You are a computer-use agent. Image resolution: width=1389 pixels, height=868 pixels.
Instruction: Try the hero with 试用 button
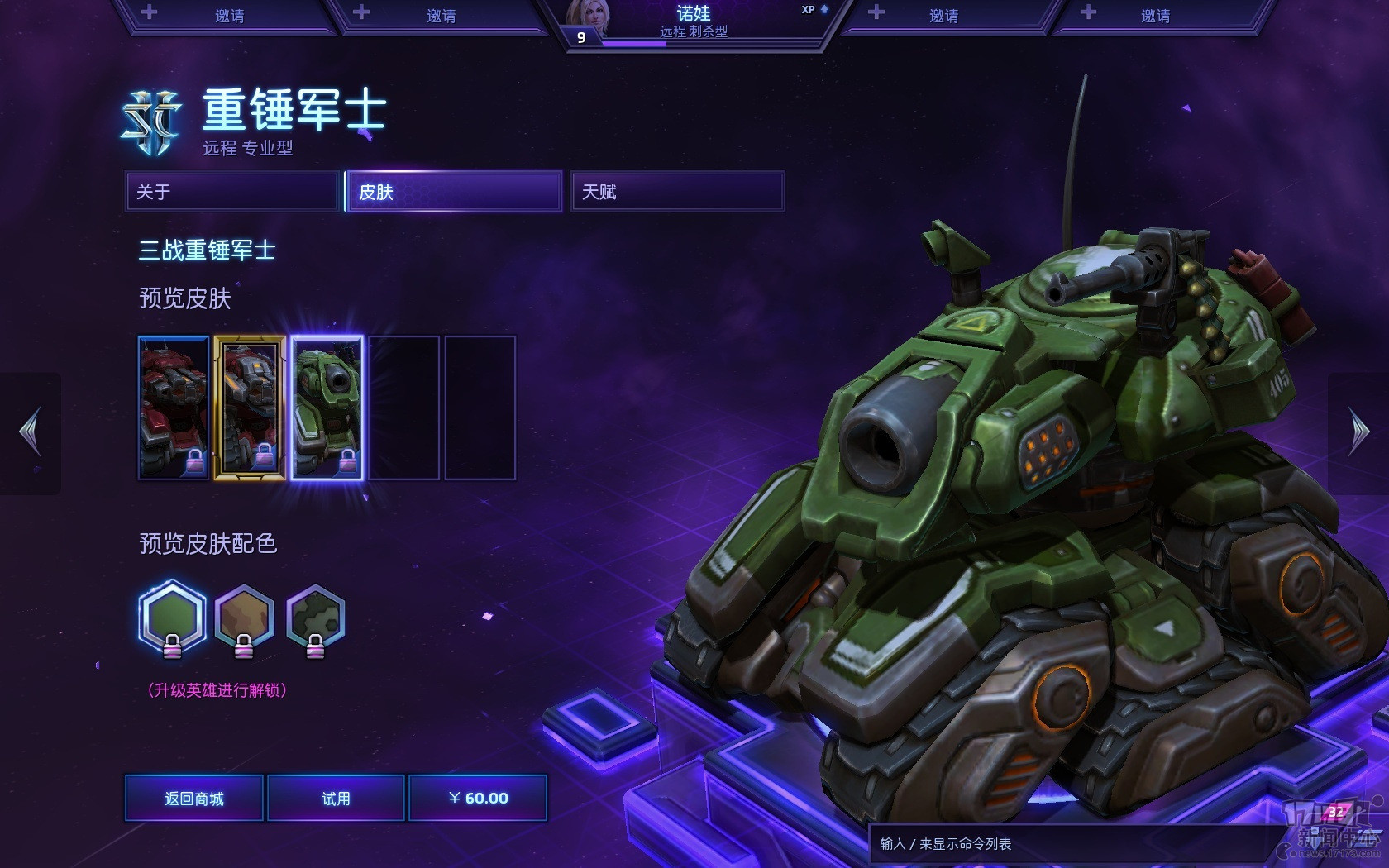[x=336, y=798]
